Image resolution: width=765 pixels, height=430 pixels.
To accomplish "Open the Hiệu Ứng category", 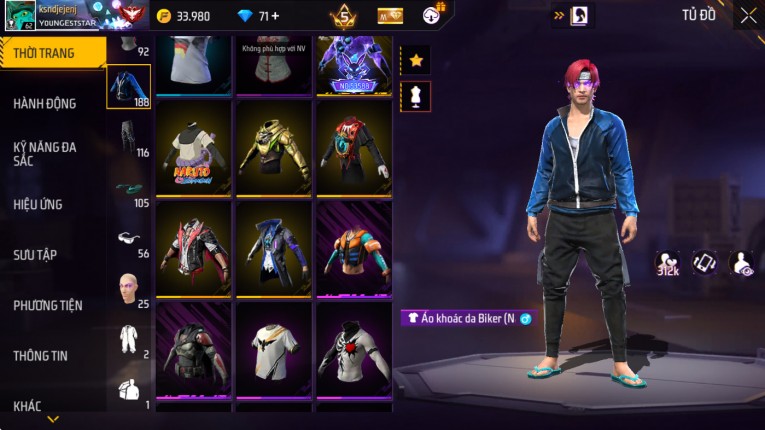I will [38, 204].
